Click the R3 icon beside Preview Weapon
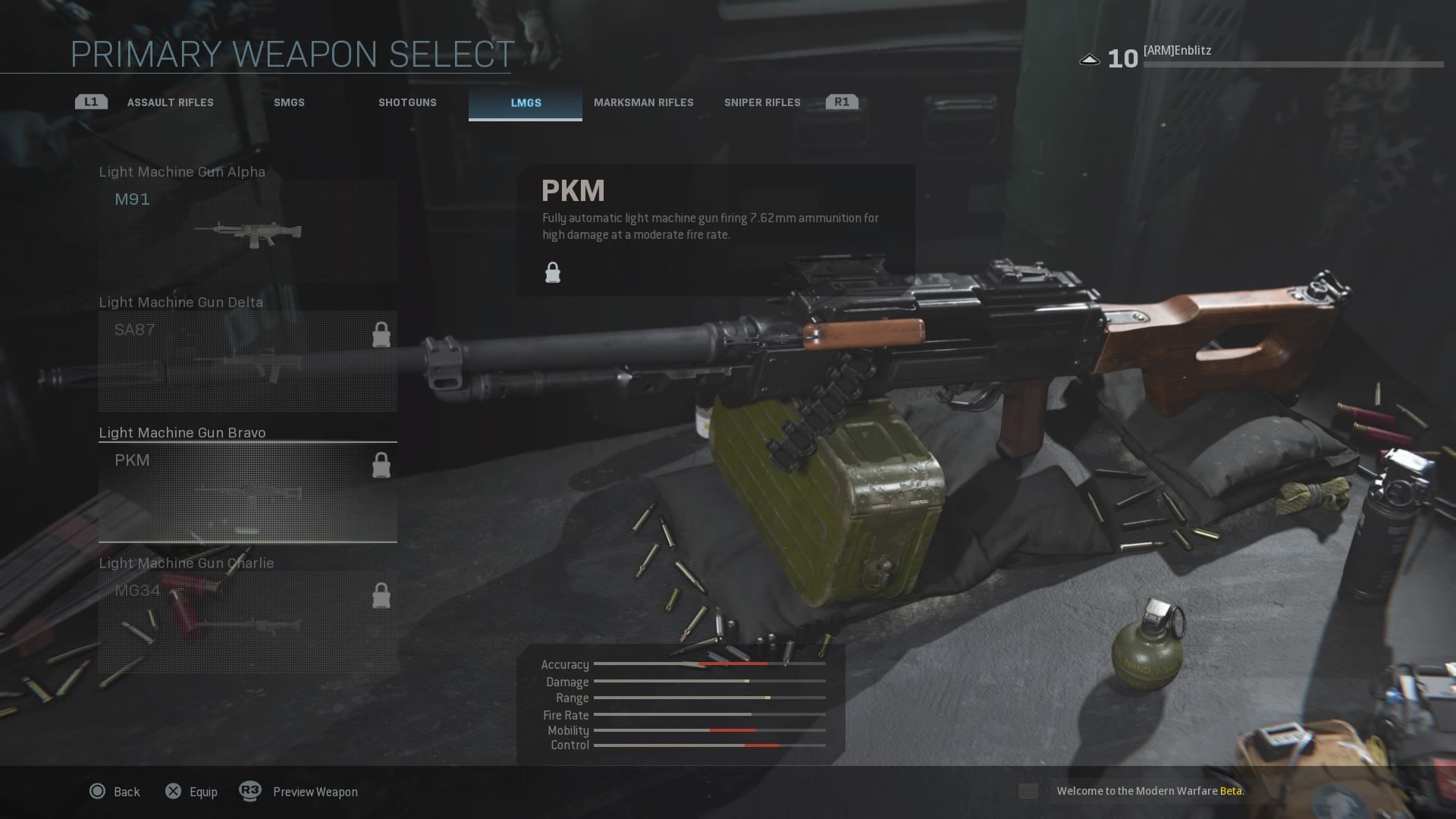The image size is (1456, 819). tap(250, 791)
